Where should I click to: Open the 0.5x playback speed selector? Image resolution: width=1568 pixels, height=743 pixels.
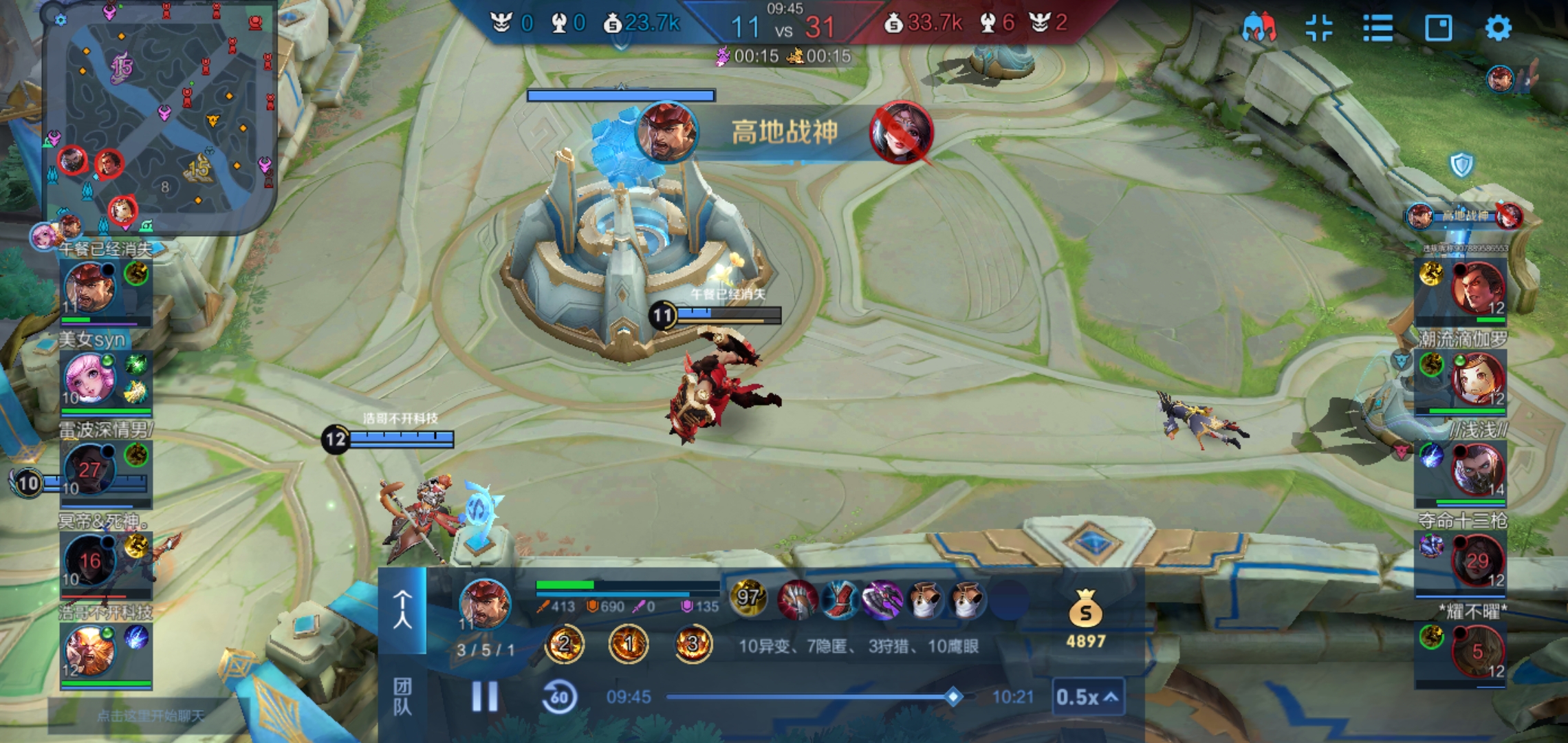coord(1087,697)
